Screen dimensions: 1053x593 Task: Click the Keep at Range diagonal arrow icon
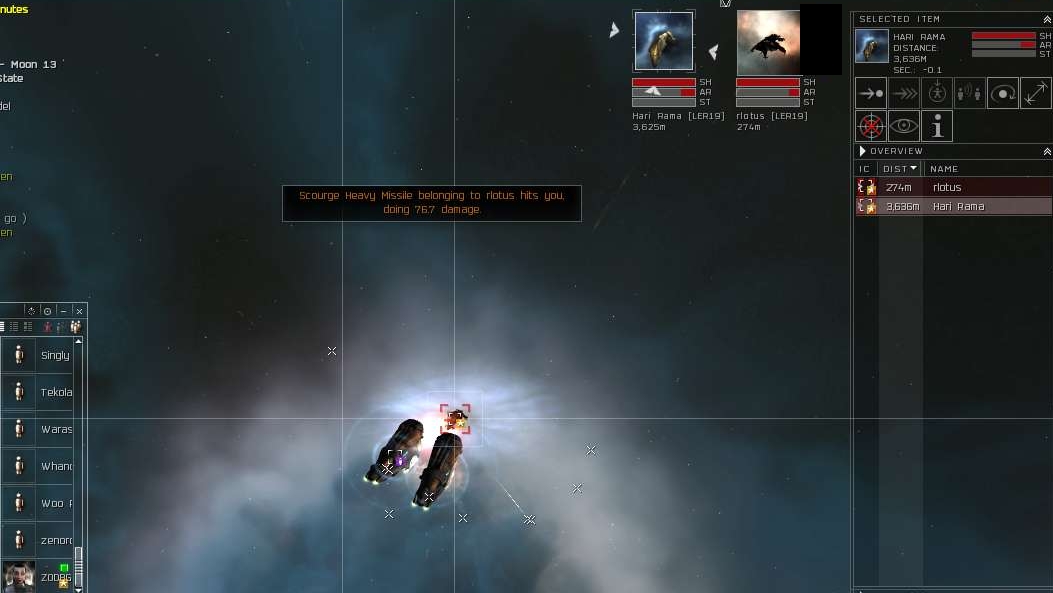pyautogui.click(x=1036, y=93)
